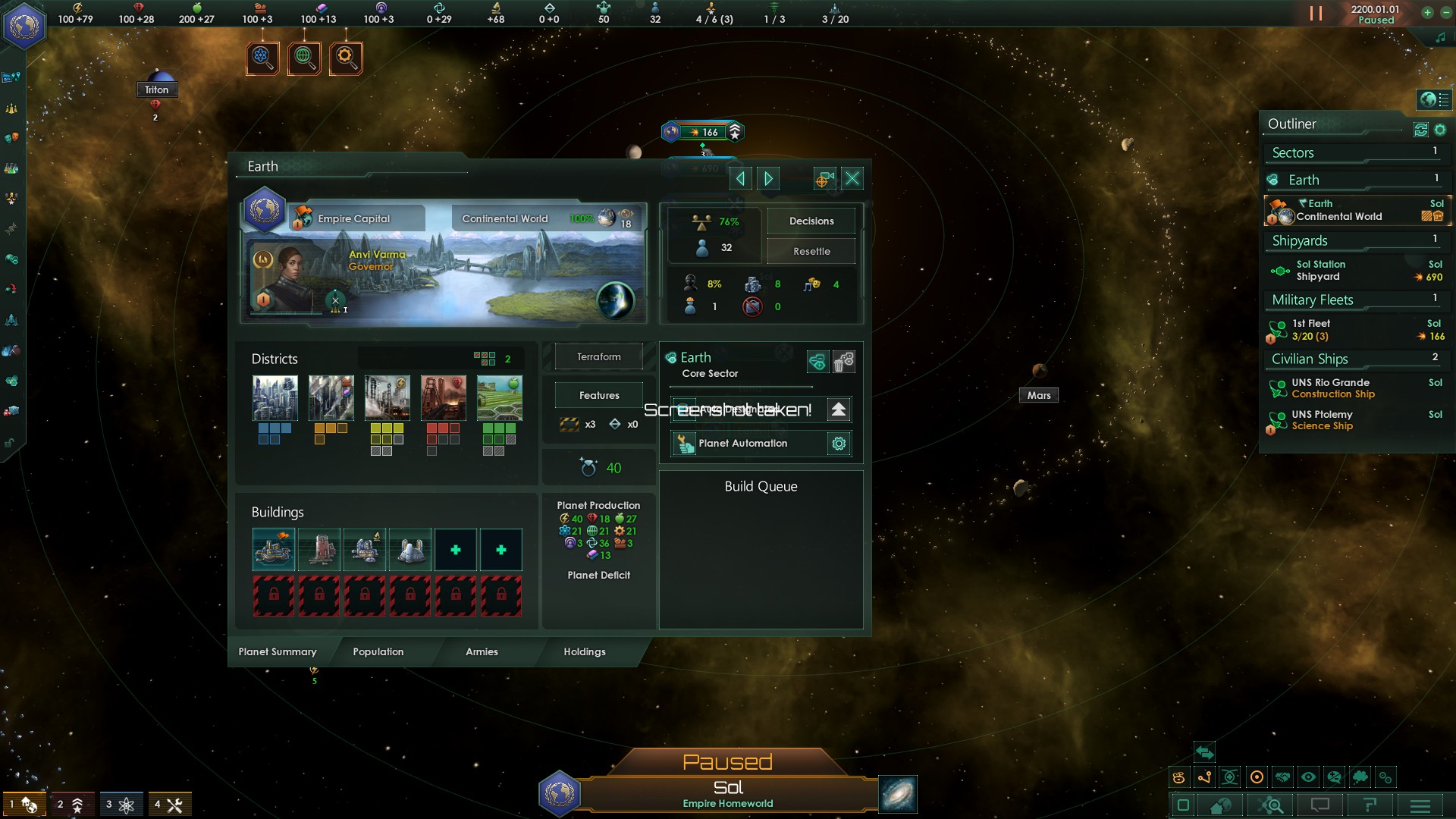
Task: Open contacts via the handshake icon
Action: tap(1282, 777)
